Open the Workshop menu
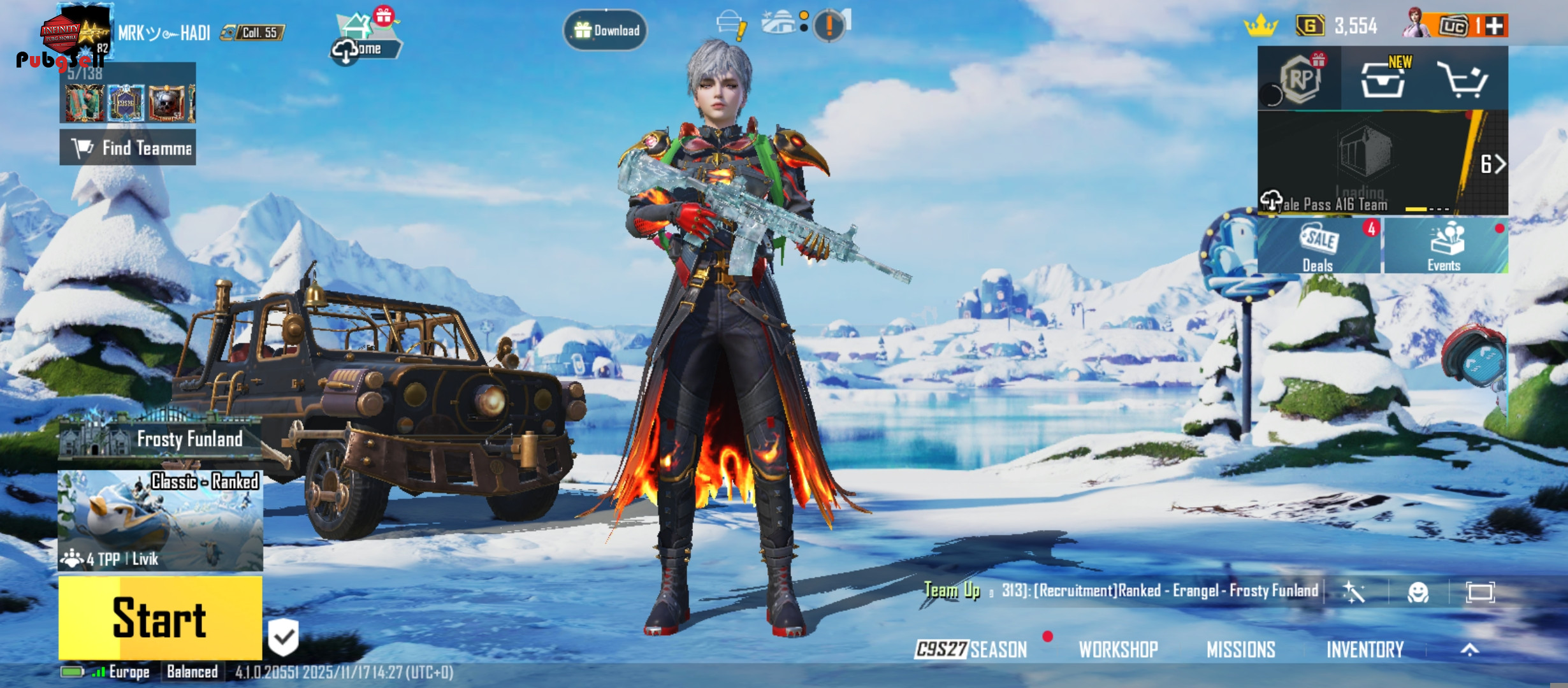 (1118, 649)
